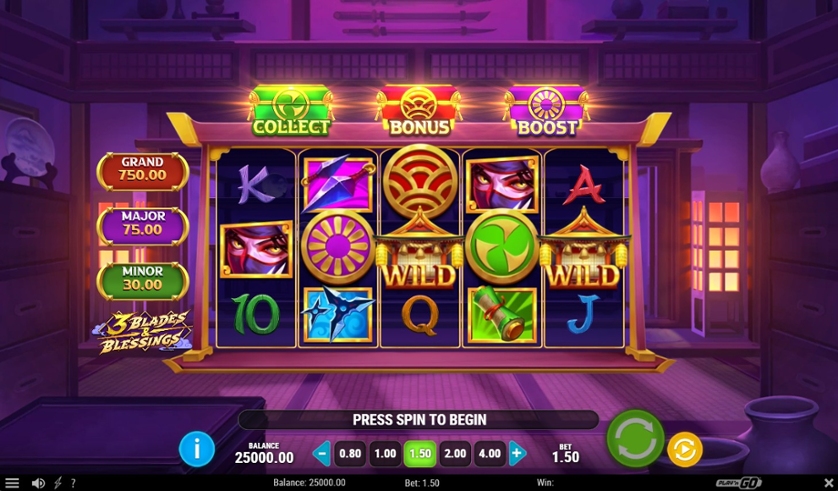
Task: Toggle the lightning bolt fast-play icon
Action: tap(57, 483)
